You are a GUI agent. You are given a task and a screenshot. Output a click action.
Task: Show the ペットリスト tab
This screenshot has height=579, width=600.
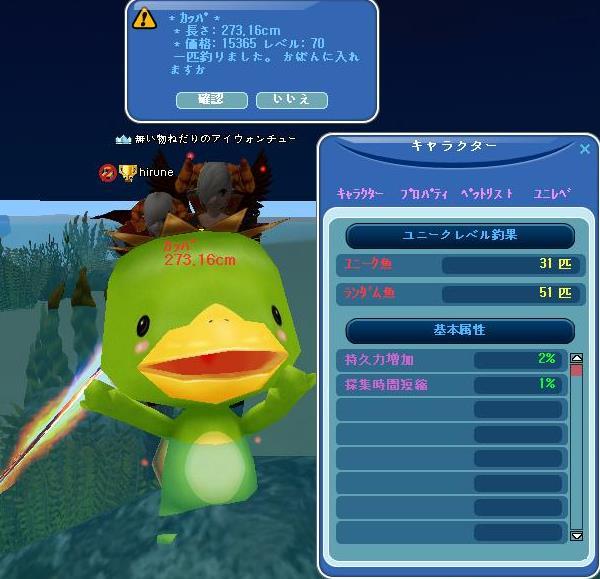[x=487, y=194]
